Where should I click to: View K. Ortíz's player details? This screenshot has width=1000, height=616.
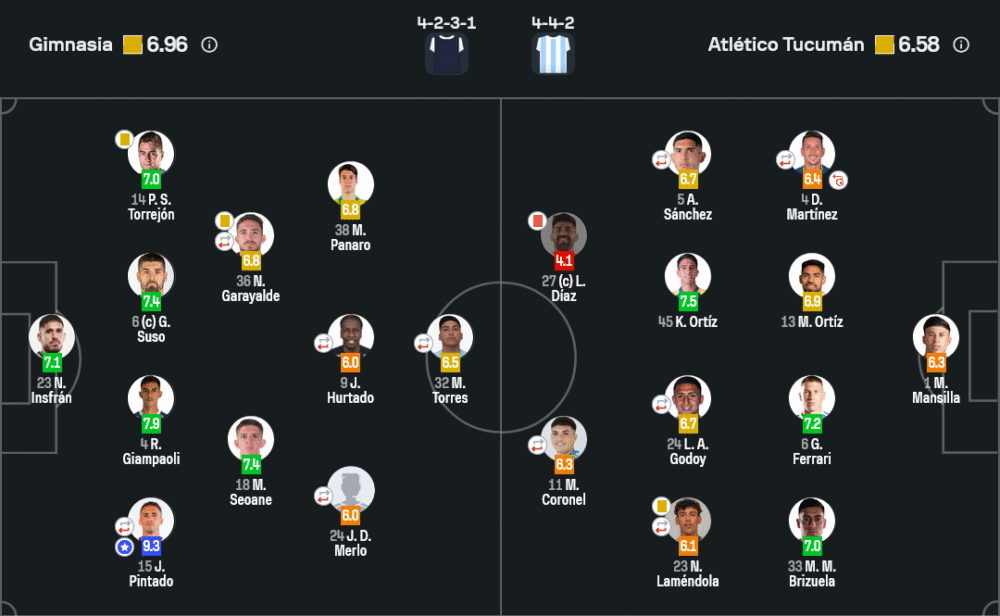pyautogui.click(x=688, y=275)
